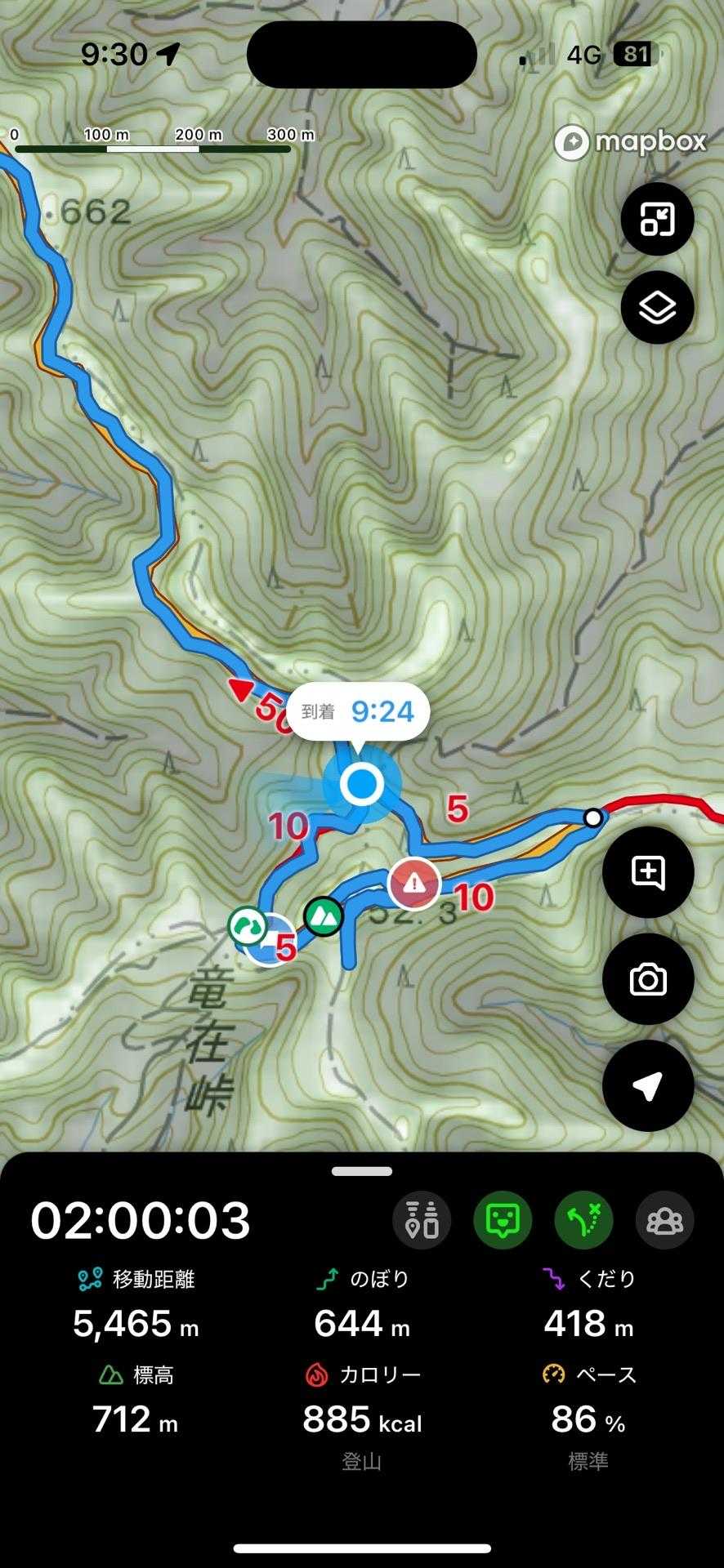Screen dimensions: 724x1568
Task: Toggle the green route path icon
Action: 583,1220
